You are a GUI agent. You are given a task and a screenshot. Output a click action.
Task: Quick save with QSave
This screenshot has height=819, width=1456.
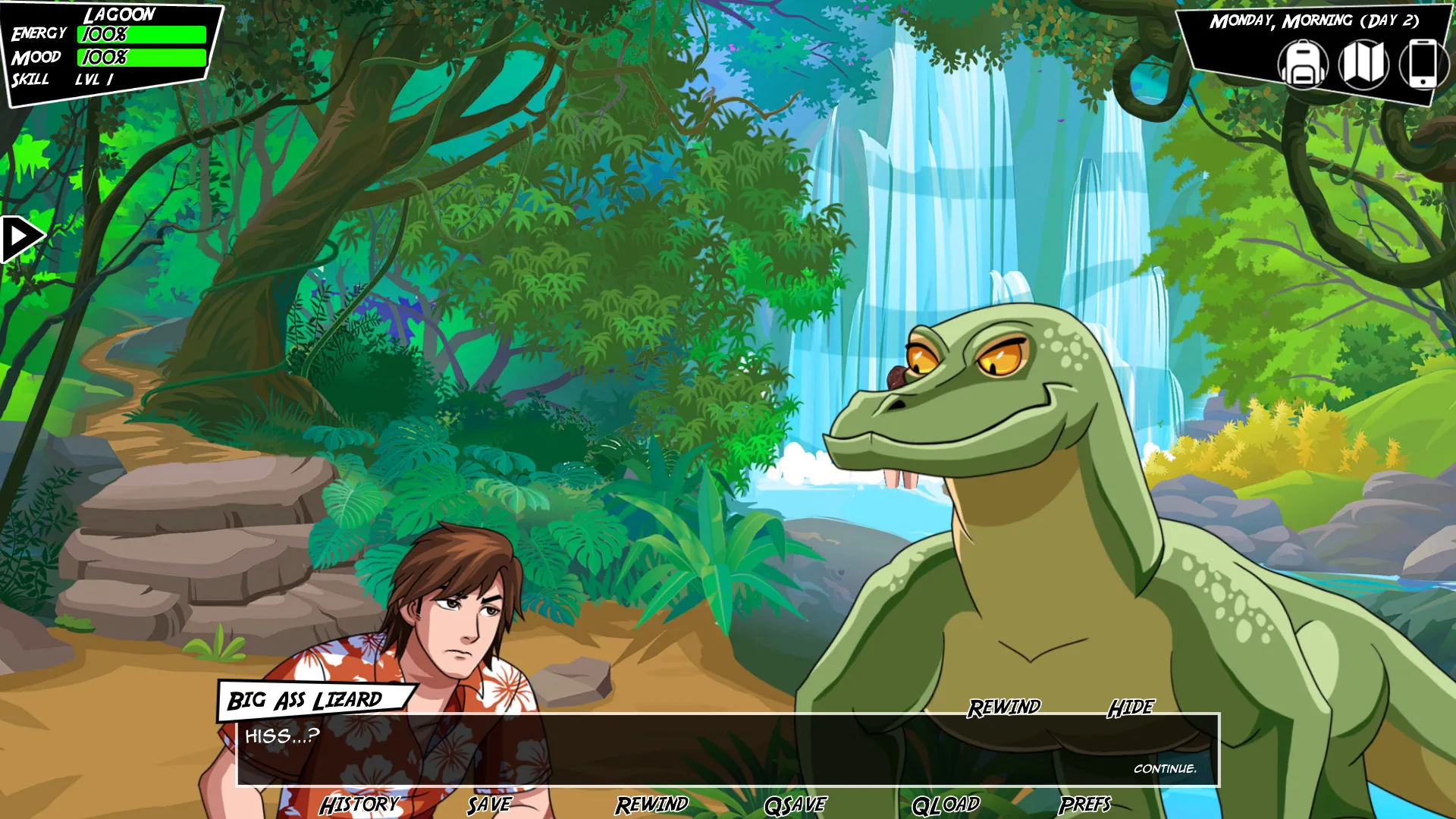click(x=795, y=805)
